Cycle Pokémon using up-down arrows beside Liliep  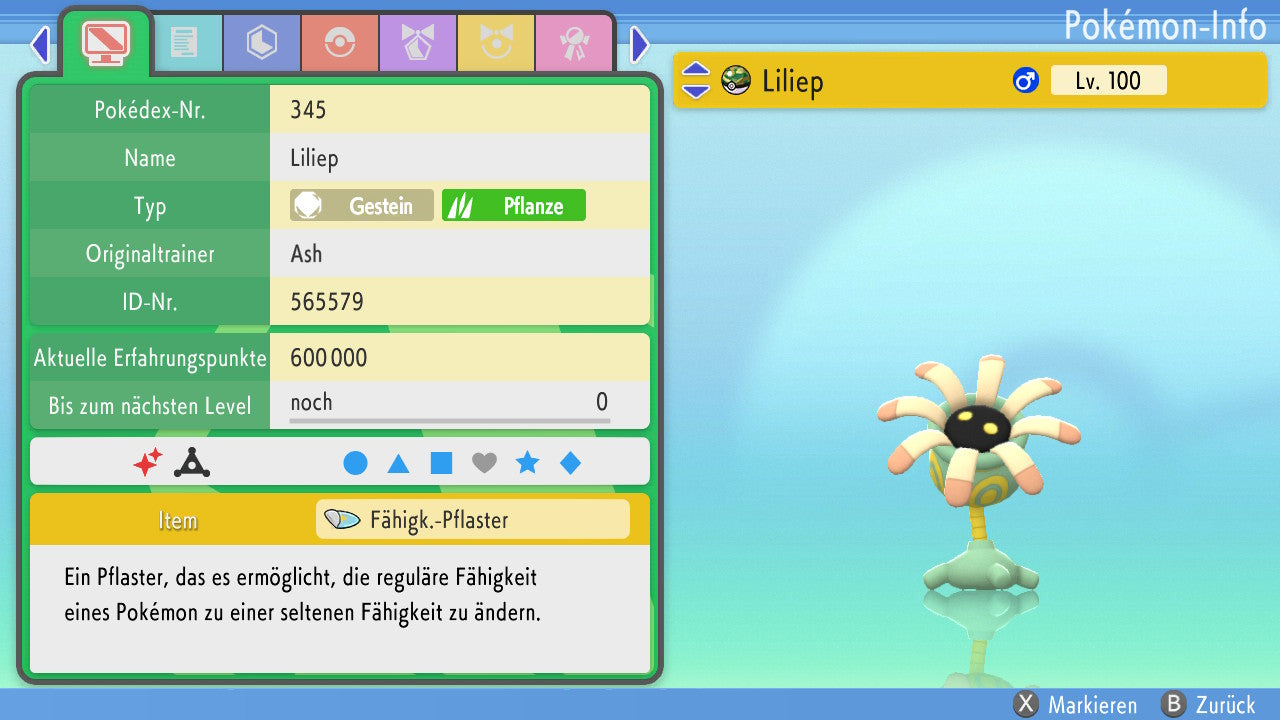[695, 81]
